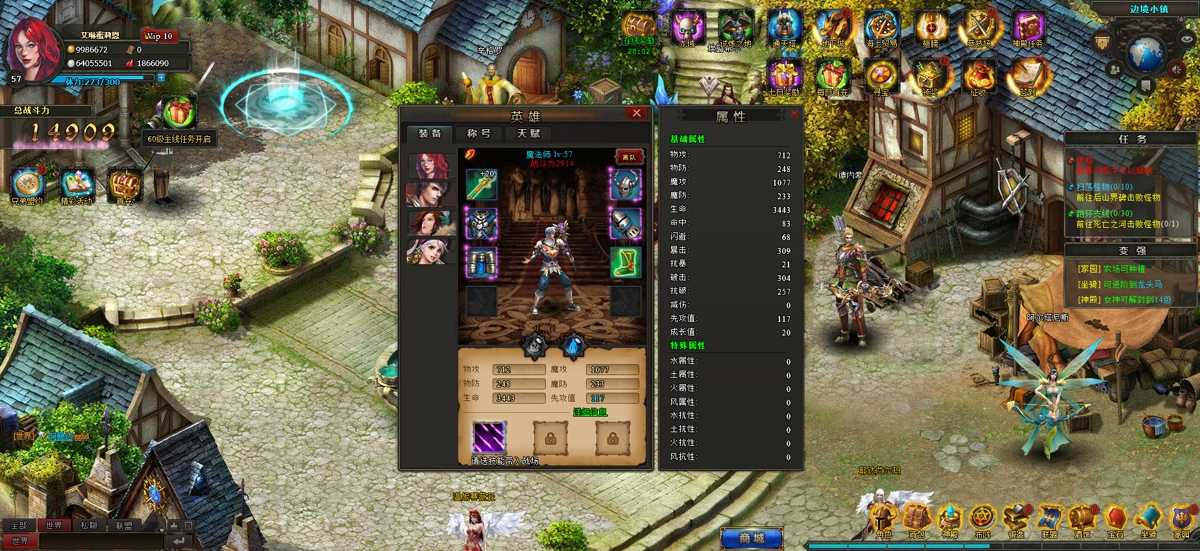Select the purple slash skill icon
Viewport: 1200px width, 551px height.
pyautogui.click(x=489, y=437)
